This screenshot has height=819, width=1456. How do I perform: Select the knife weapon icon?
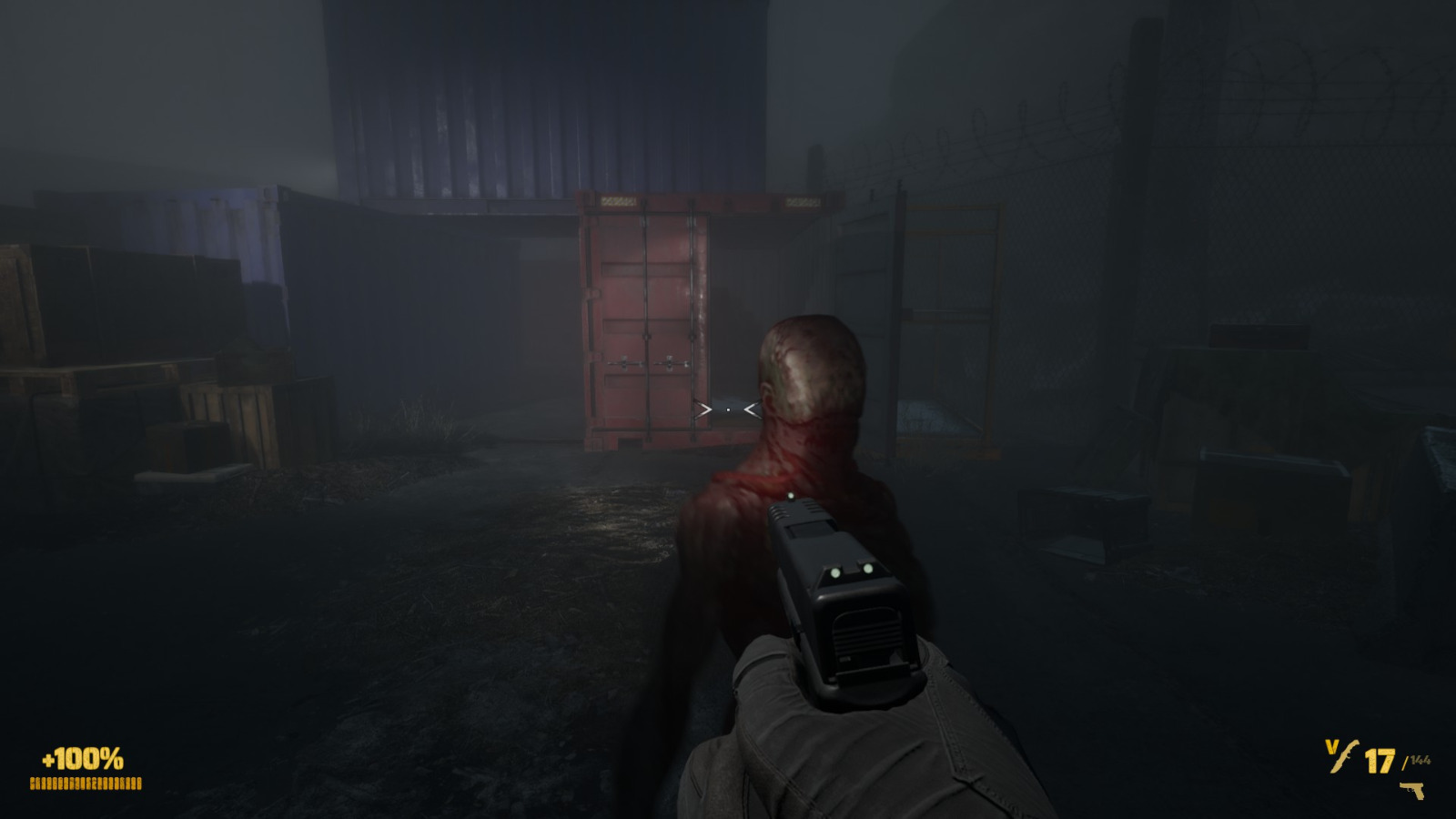(1343, 756)
